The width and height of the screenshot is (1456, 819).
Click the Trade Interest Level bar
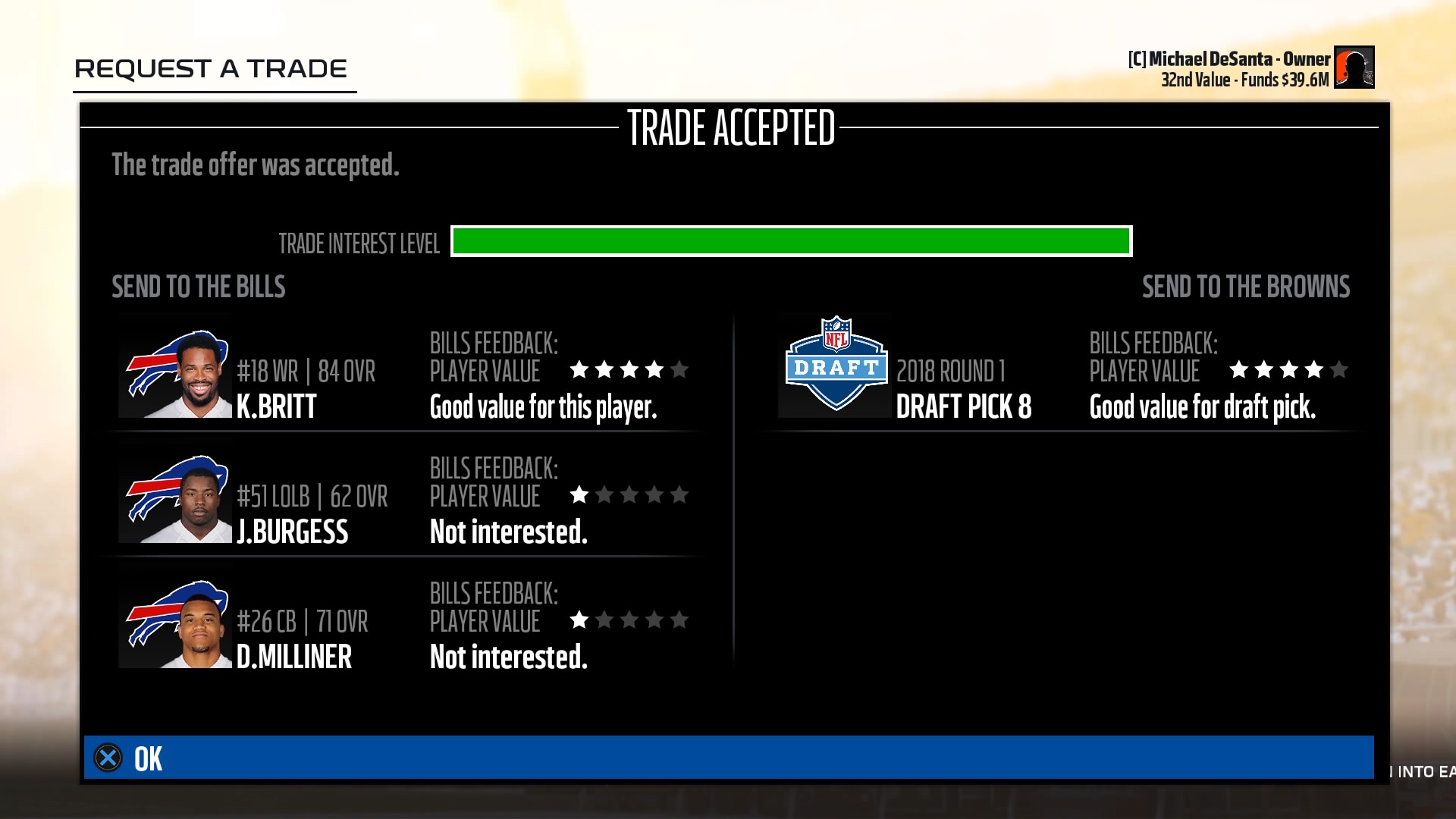[x=791, y=241]
